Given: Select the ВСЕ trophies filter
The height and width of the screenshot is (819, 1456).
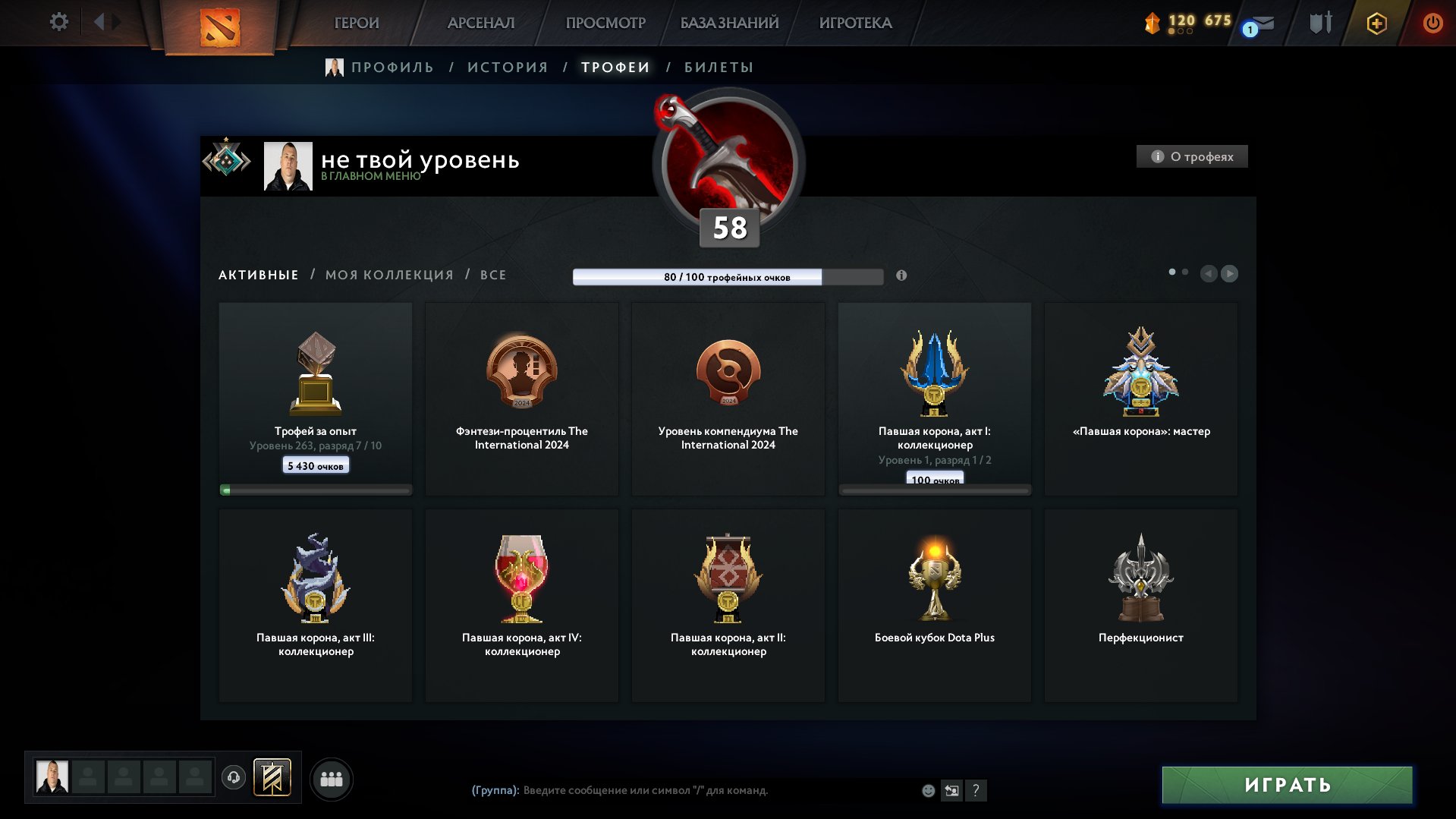Looking at the screenshot, I should coord(492,274).
